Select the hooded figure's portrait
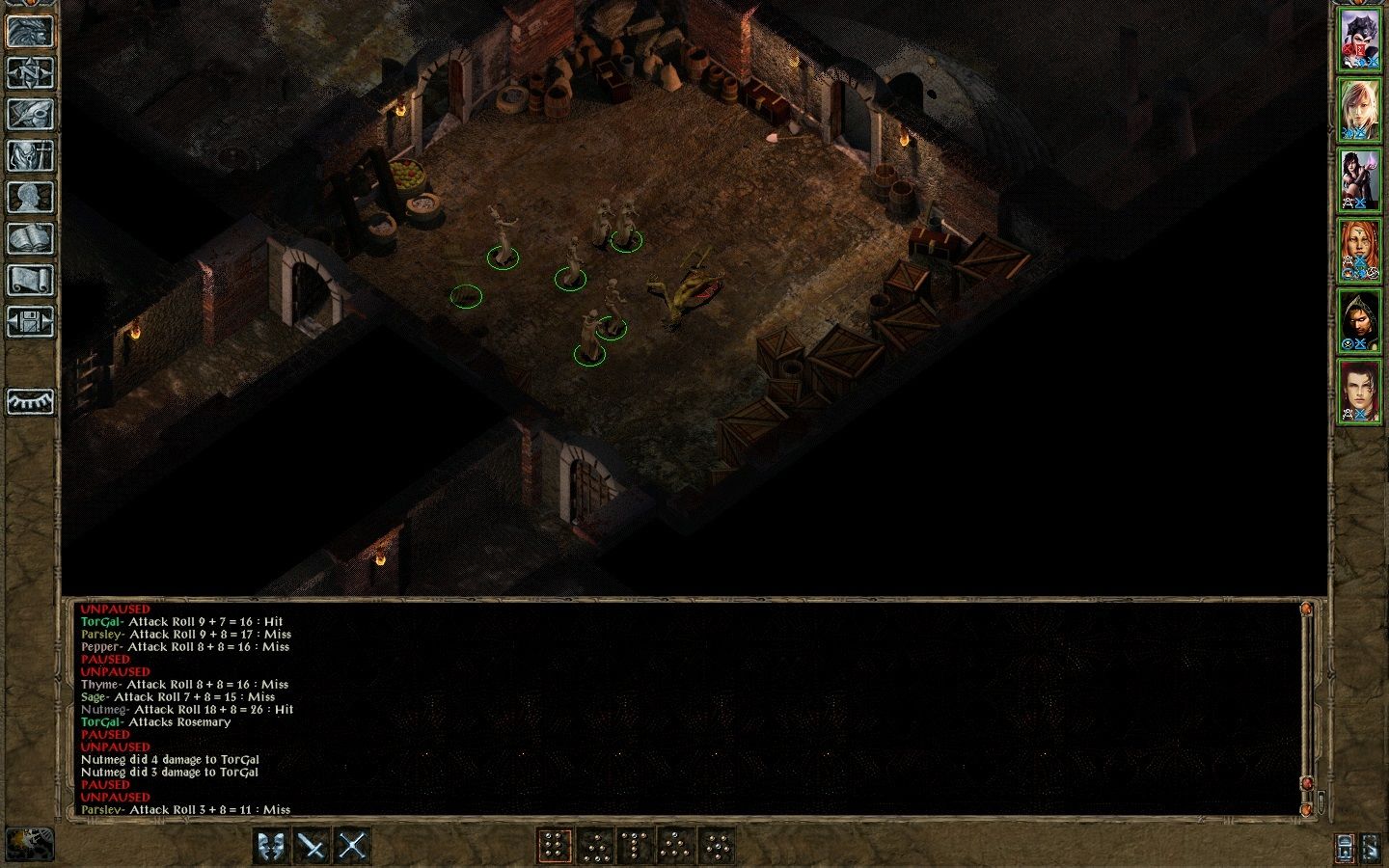1389x868 pixels. pos(1359,320)
